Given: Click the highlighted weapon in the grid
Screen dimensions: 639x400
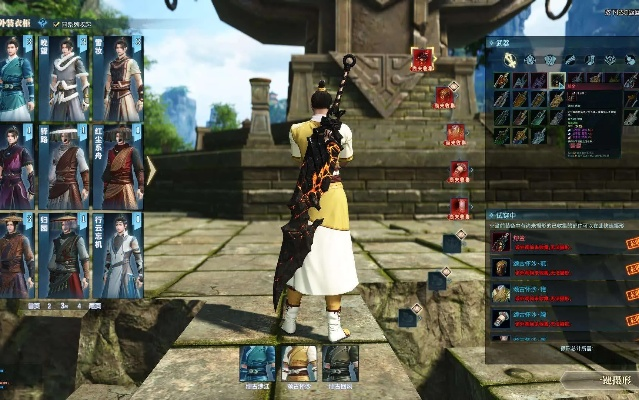Looking at the screenshot, I should point(558,80).
